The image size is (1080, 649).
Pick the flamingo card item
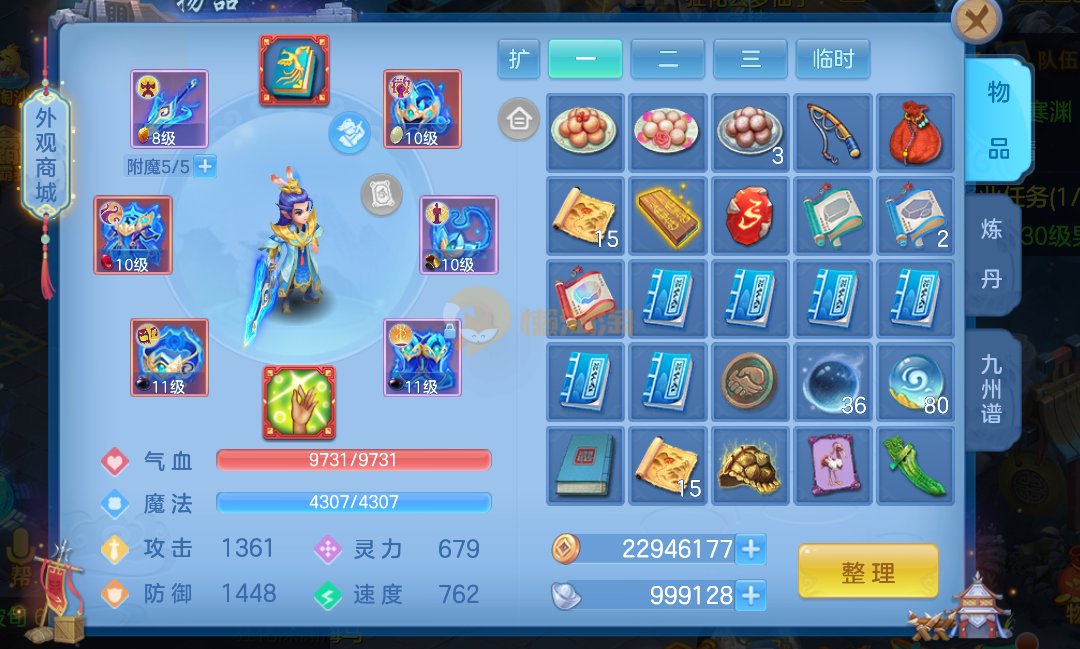pos(832,465)
